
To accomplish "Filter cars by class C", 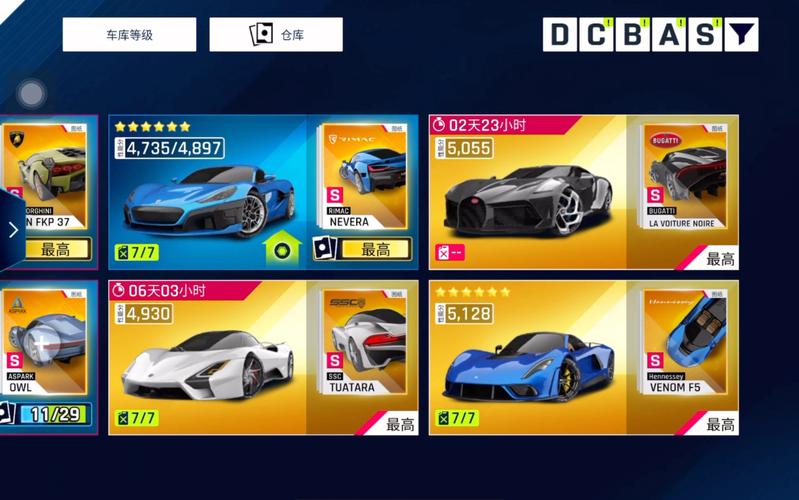I will [597, 35].
